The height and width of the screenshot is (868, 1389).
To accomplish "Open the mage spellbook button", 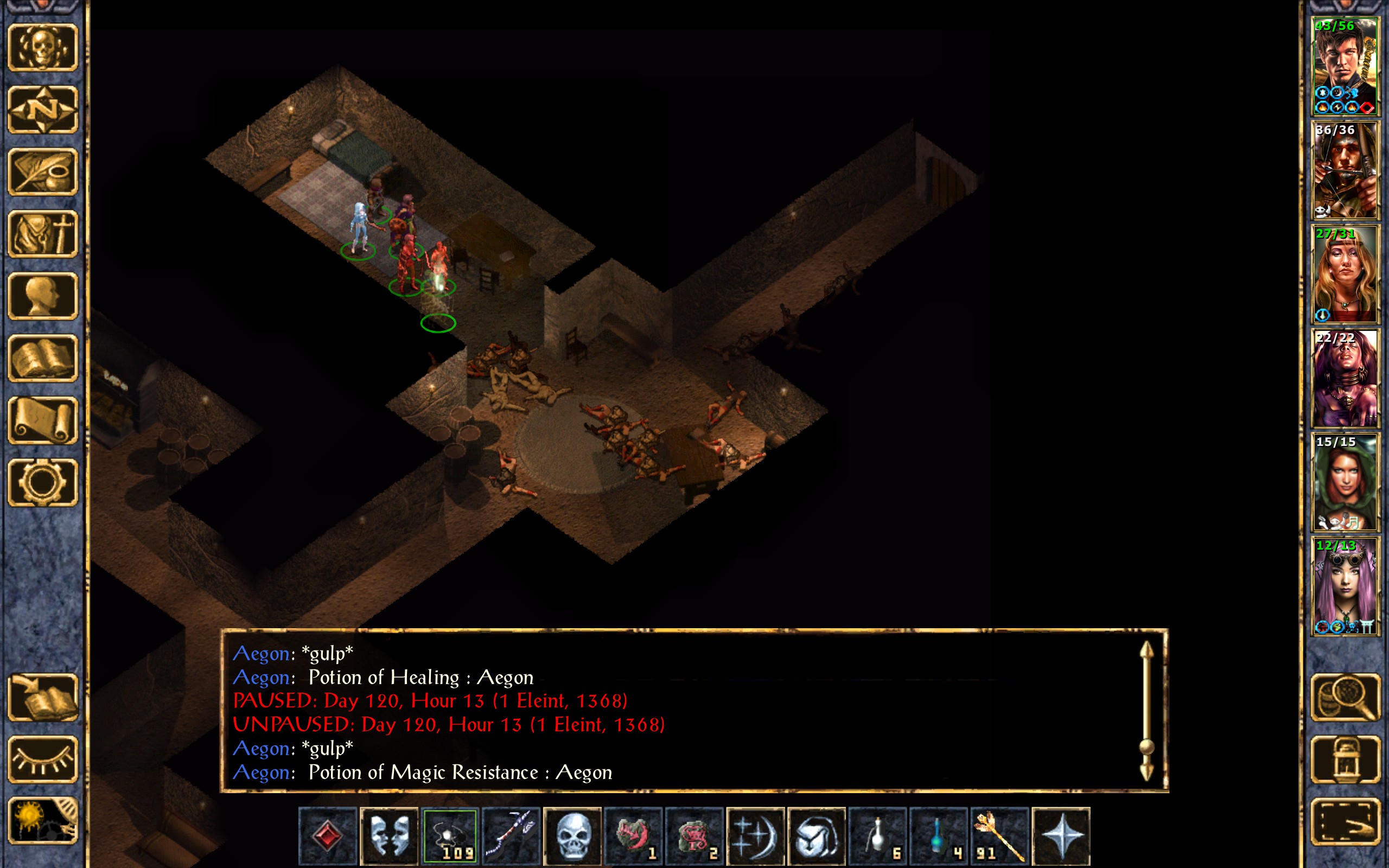I will (43, 358).
